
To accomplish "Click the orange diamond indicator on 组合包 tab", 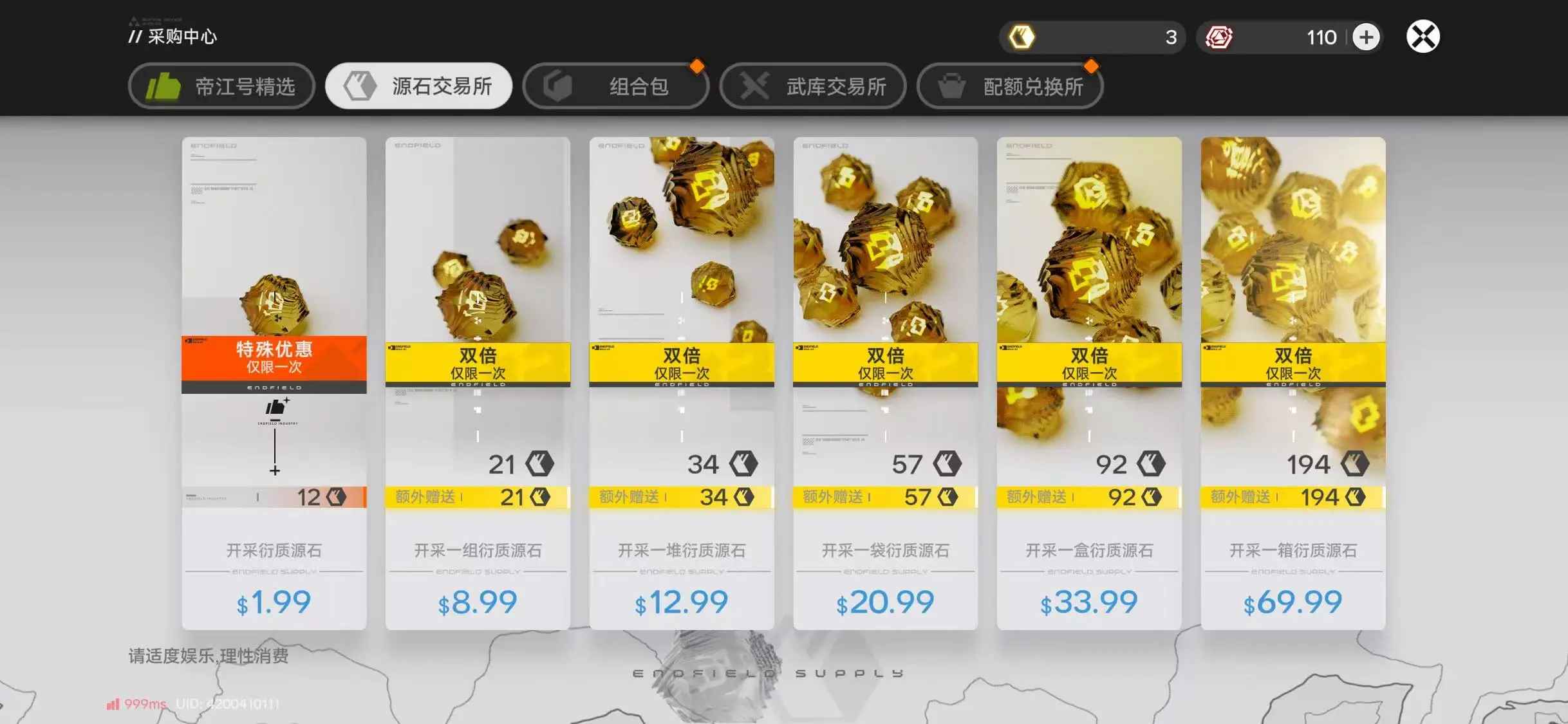I will (x=698, y=65).
